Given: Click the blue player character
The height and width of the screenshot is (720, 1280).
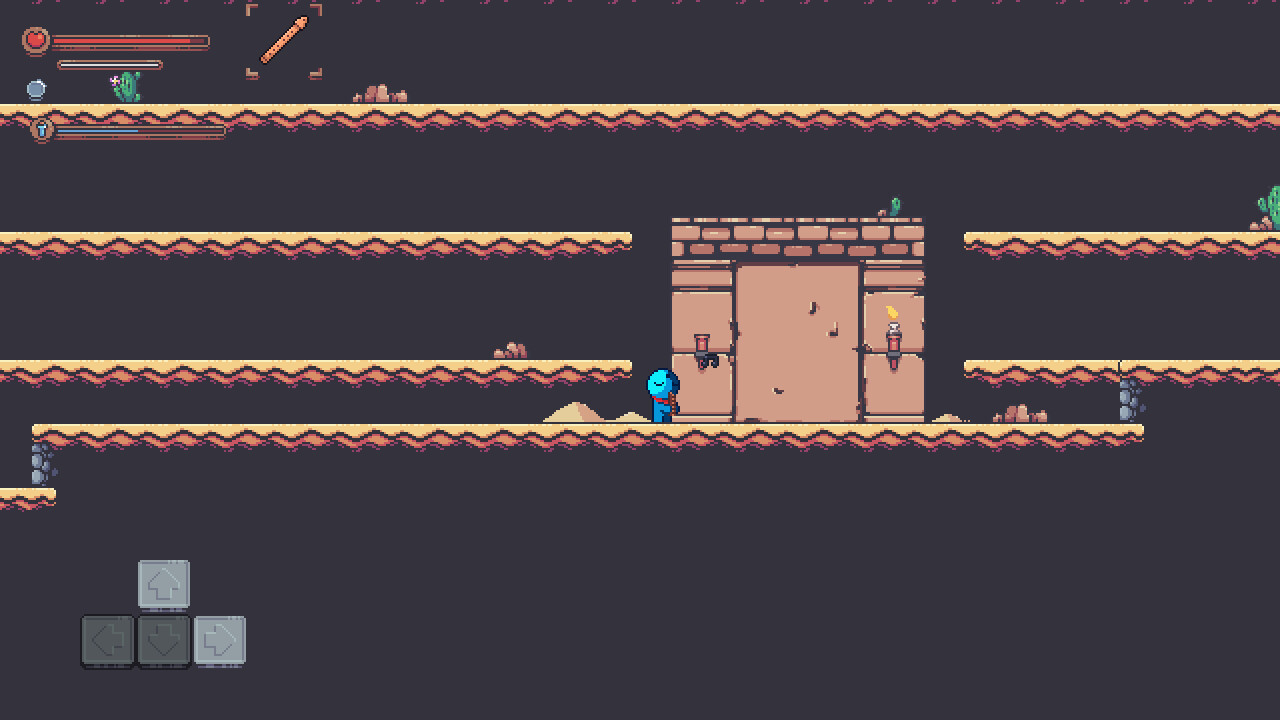Looking at the screenshot, I should point(662,392).
